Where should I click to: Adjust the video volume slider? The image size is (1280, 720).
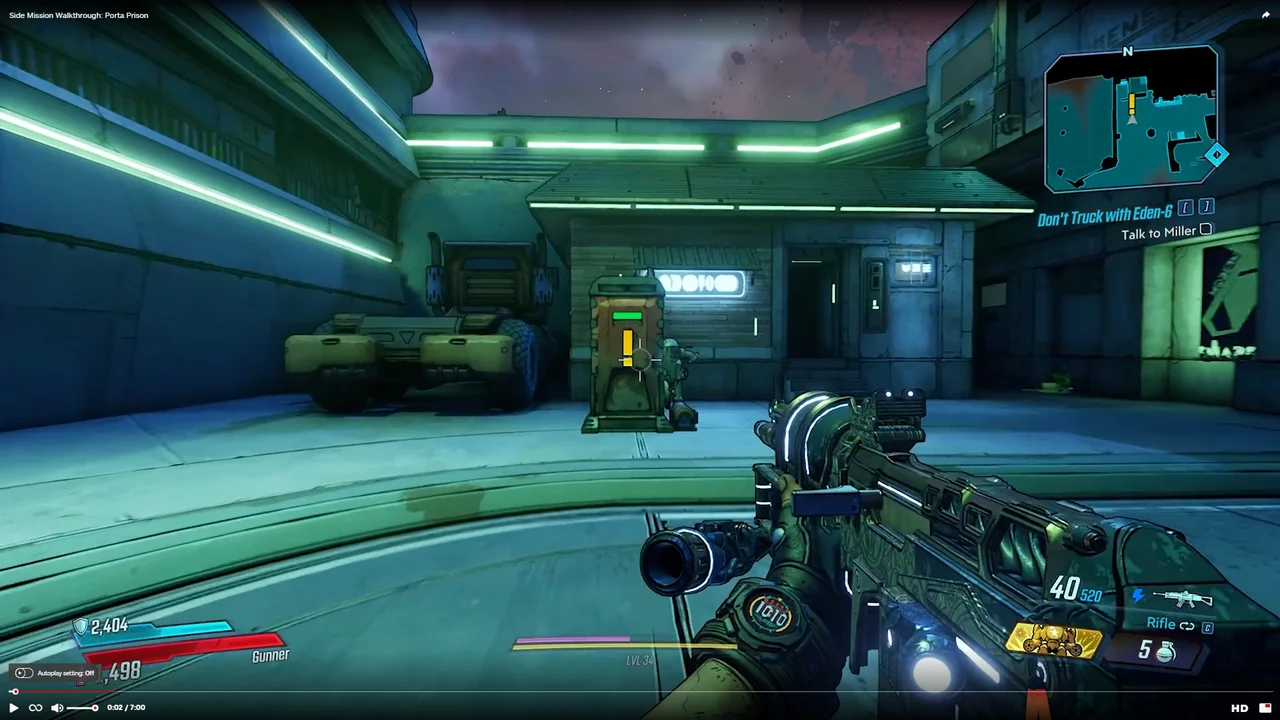point(82,708)
